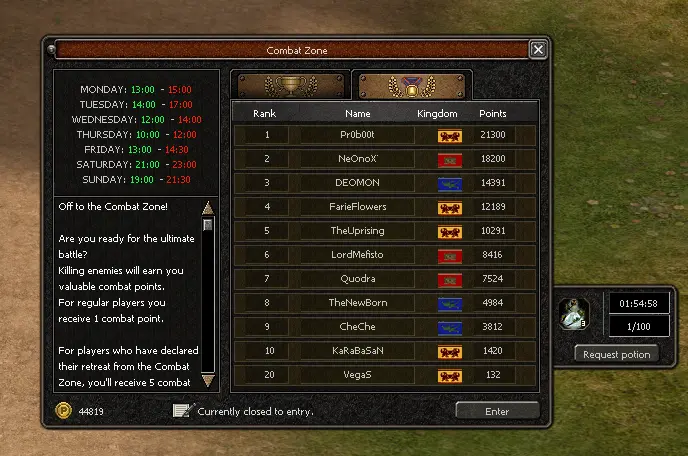Click the gold coin currency icon

click(x=64, y=410)
